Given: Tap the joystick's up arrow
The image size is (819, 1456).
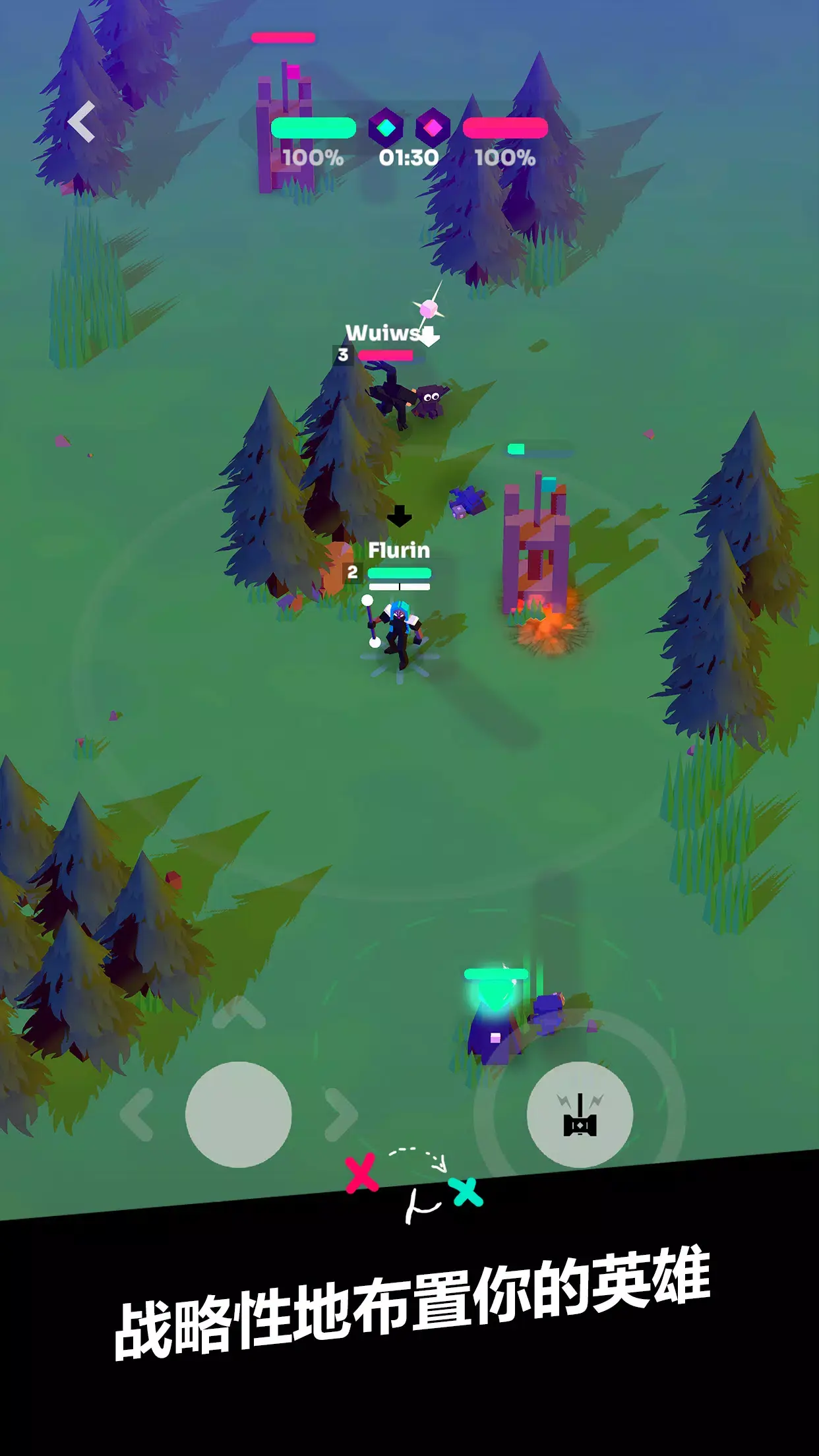Looking at the screenshot, I should pyautogui.click(x=239, y=1013).
